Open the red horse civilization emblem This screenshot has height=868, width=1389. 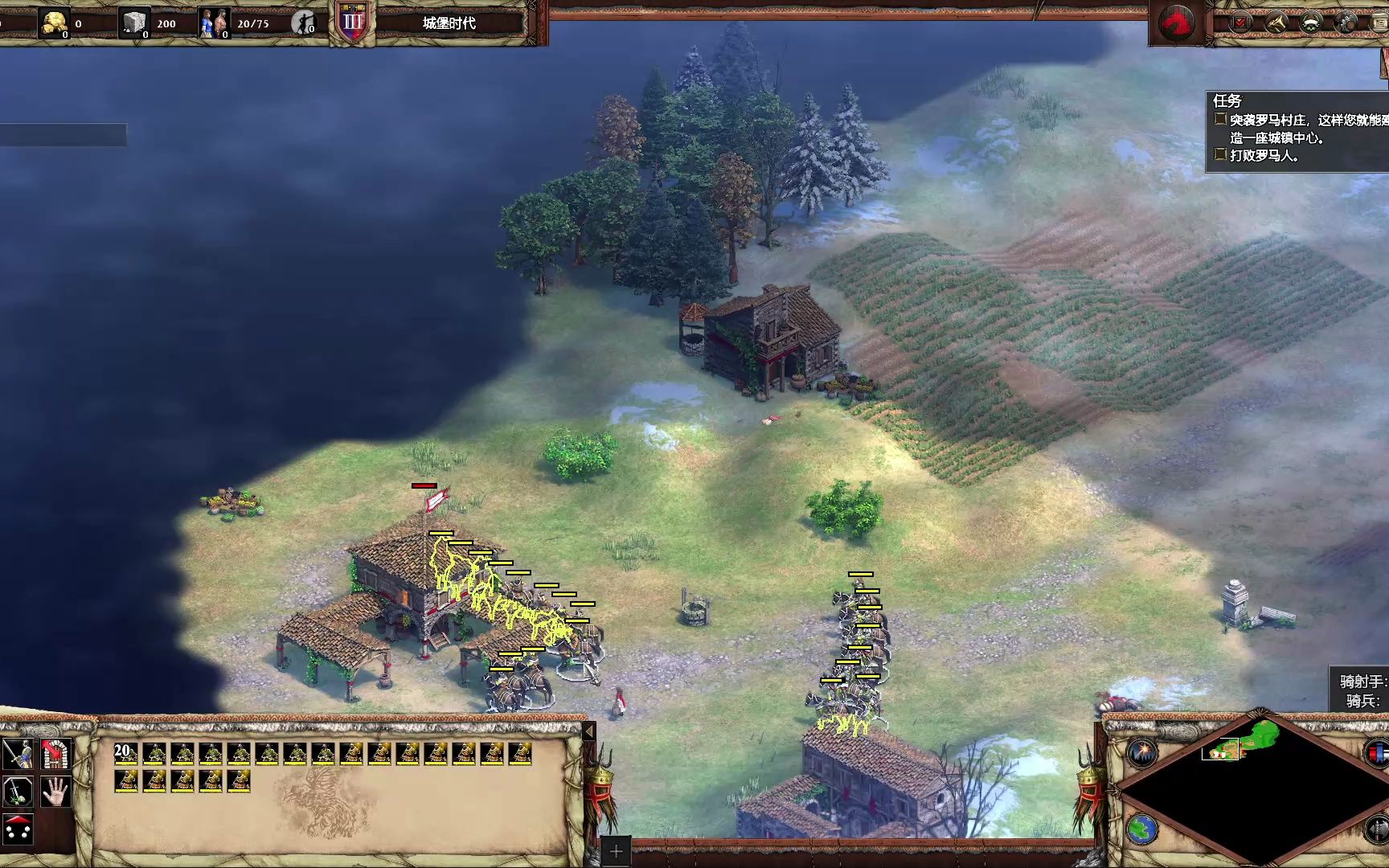coord(1176,22)
